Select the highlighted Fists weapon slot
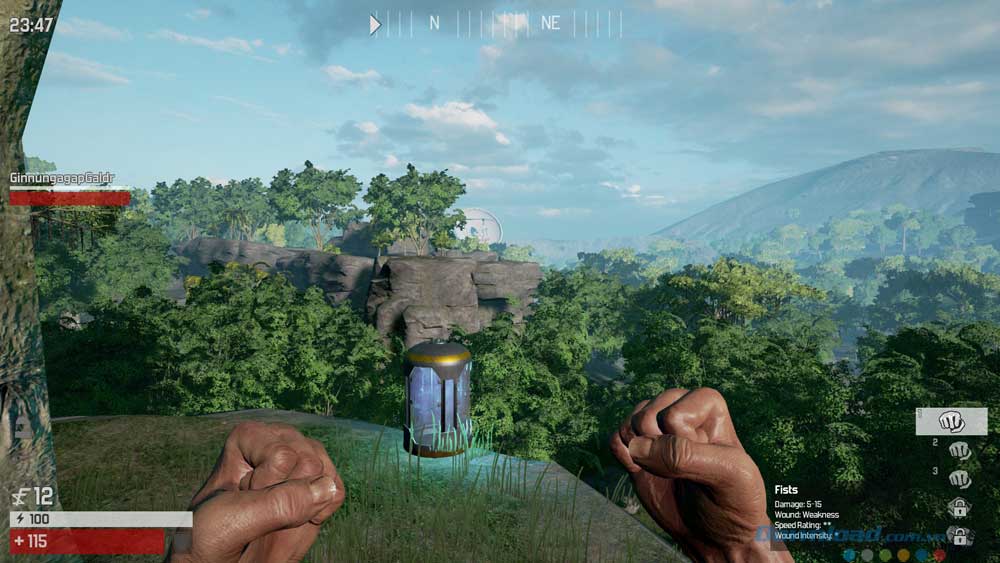 click(x=951, y=421)
